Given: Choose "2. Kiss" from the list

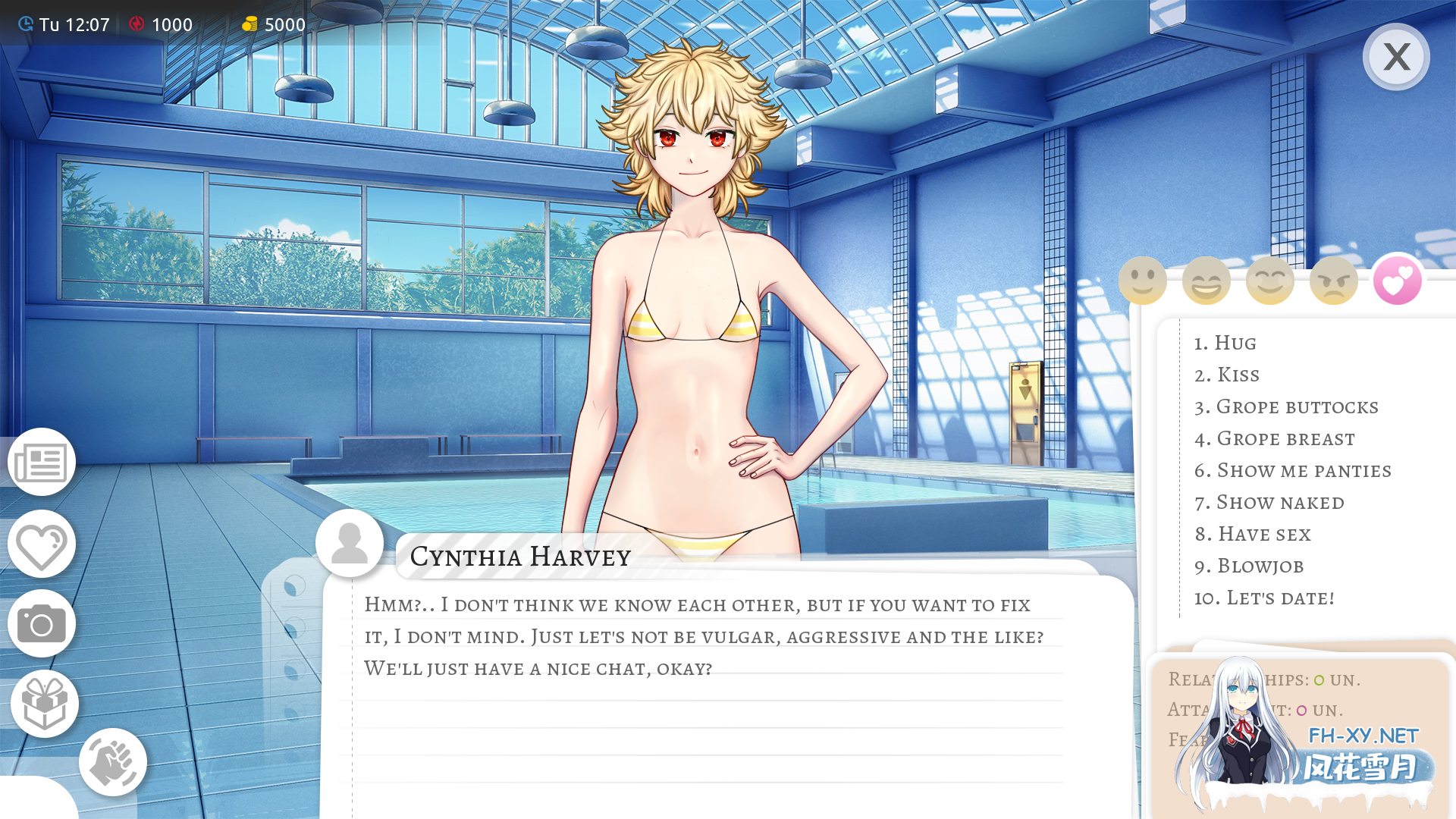Looking at the screenshot, I should [x=1227, y=375].
